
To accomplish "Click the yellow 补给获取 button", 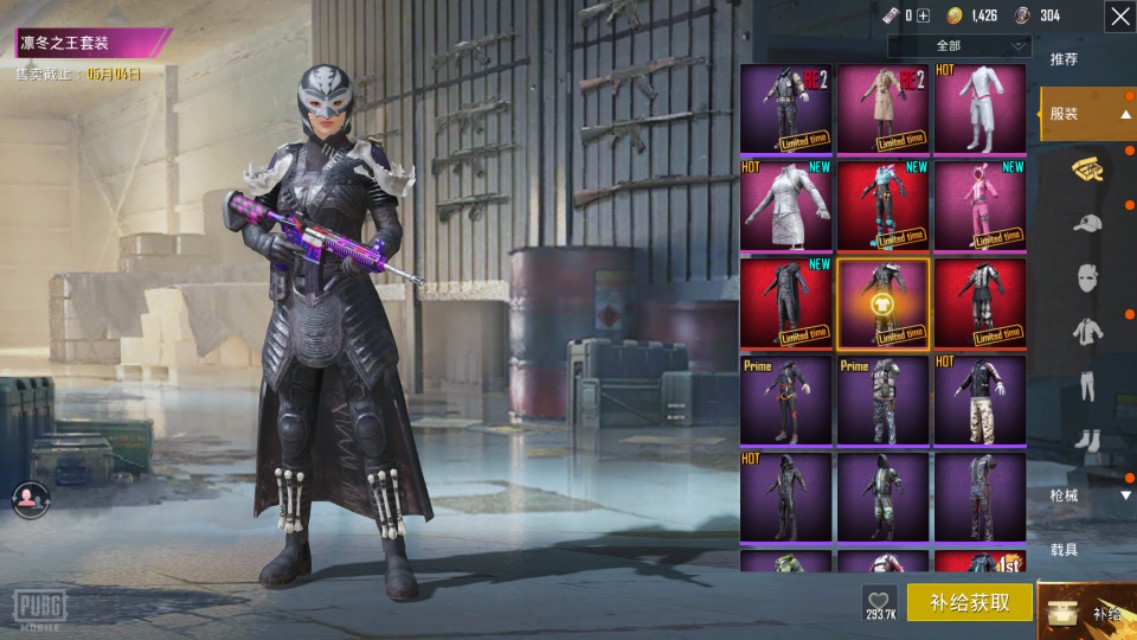I will [x=969, y=602].
